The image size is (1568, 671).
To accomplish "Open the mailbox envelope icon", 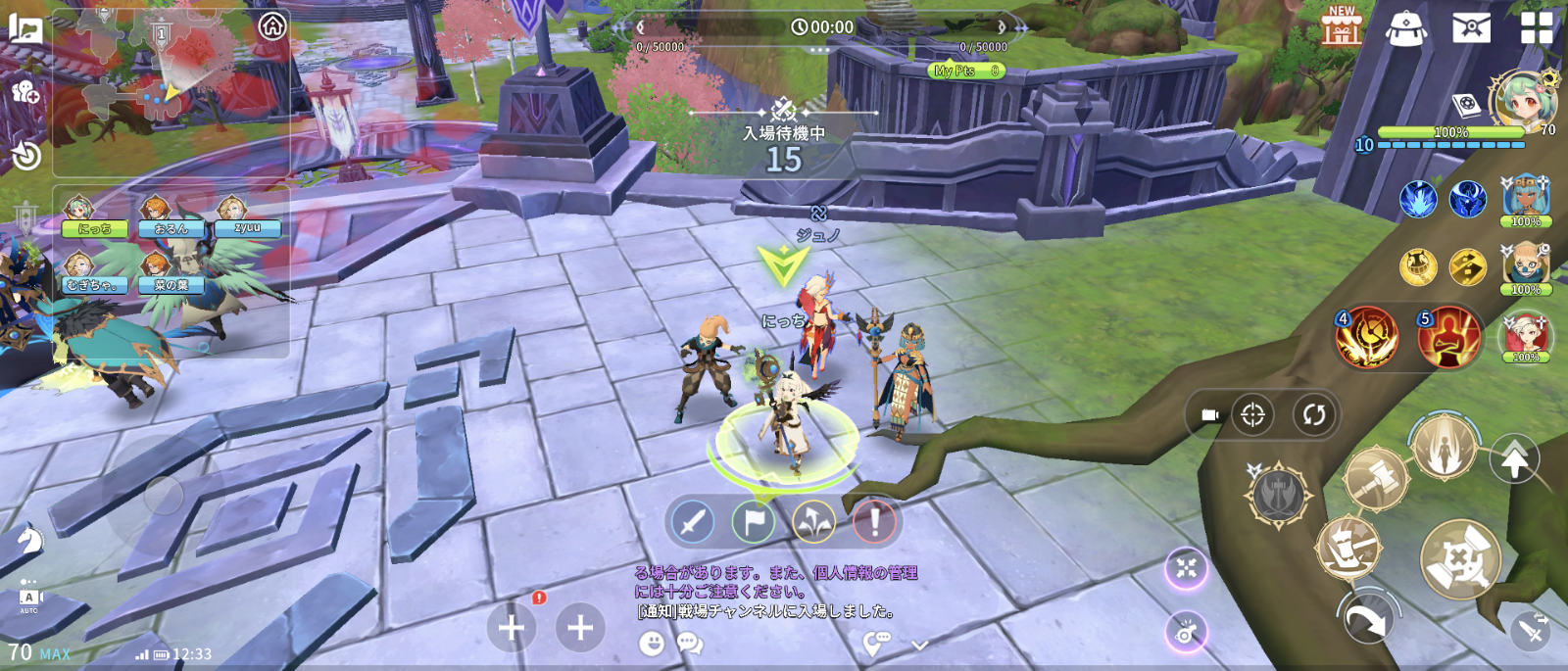I will [1471, 27].
